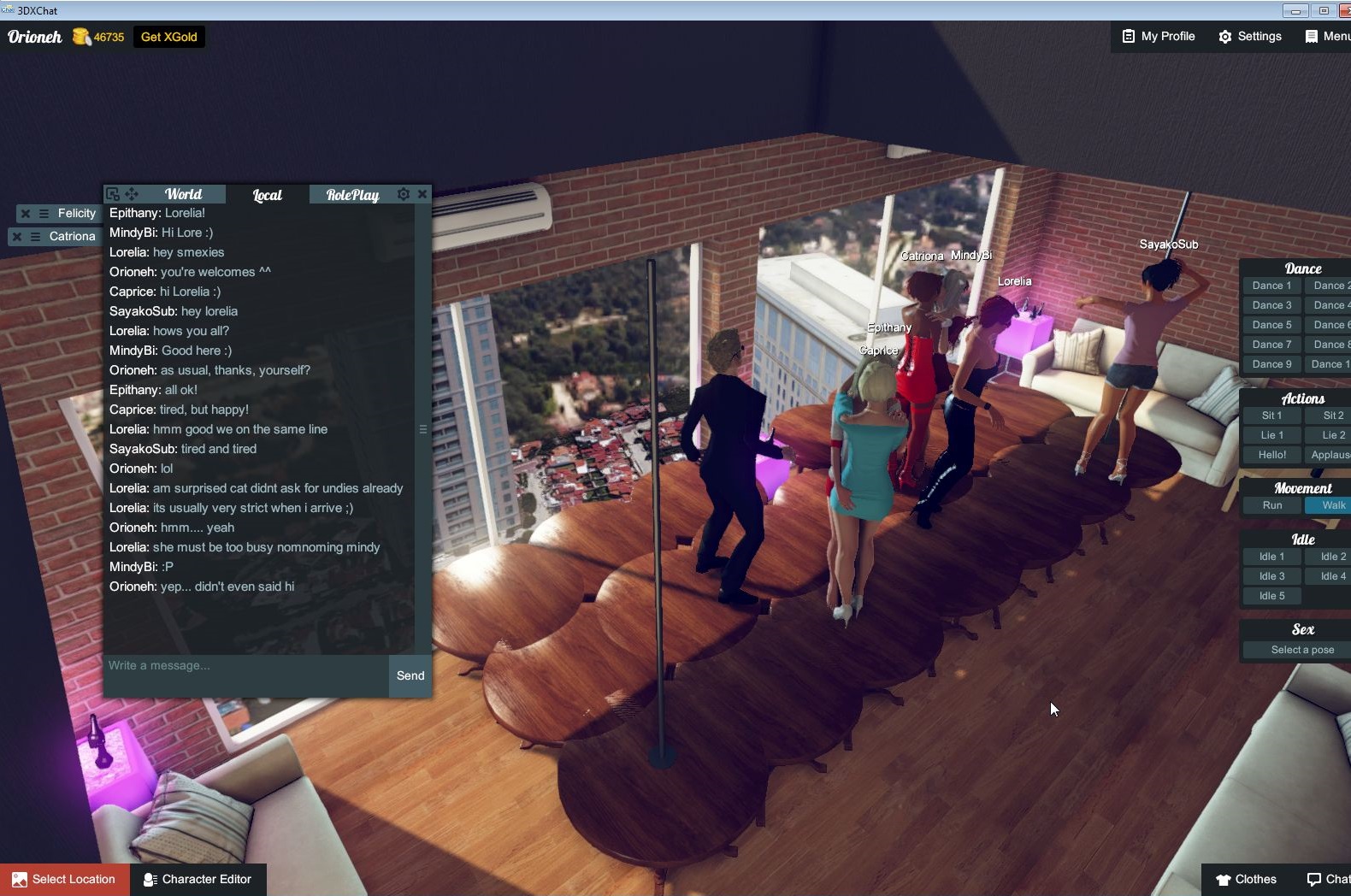Image resolution: width=1351 pixels, height=896 pixels.
Task: Activate the Idle 3 pose
Action: click(1271, 575)
